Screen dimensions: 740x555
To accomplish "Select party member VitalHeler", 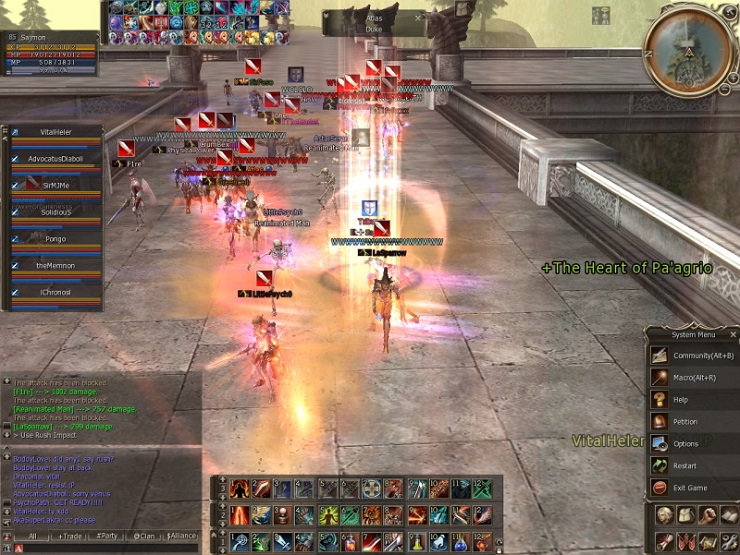I will 57,133.
